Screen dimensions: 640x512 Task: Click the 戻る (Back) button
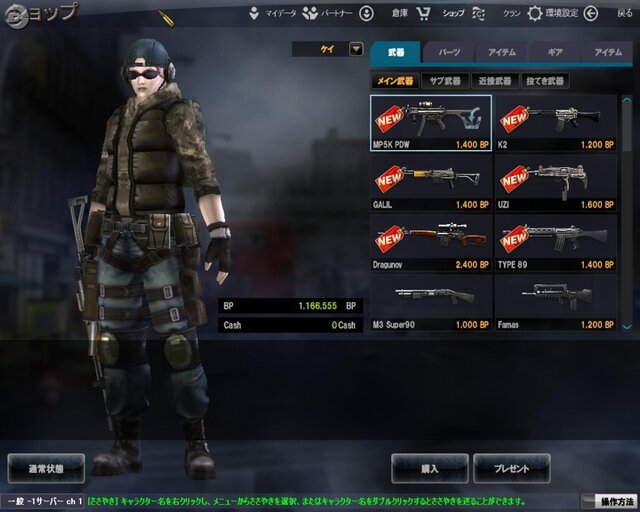click(x=624, y=14)
